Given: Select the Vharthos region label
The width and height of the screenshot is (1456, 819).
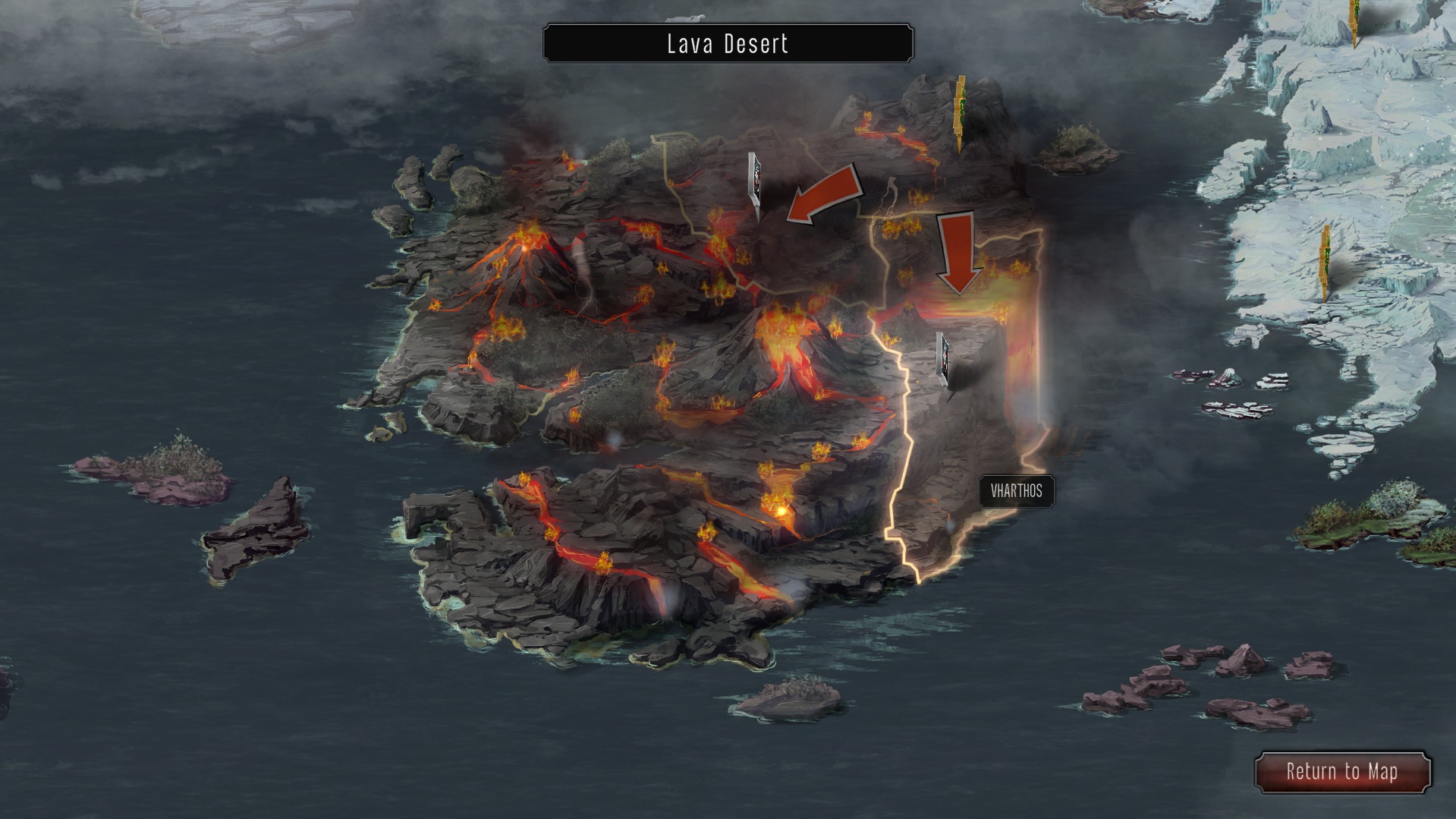Looking at the screenshot, I should 1016,491.
